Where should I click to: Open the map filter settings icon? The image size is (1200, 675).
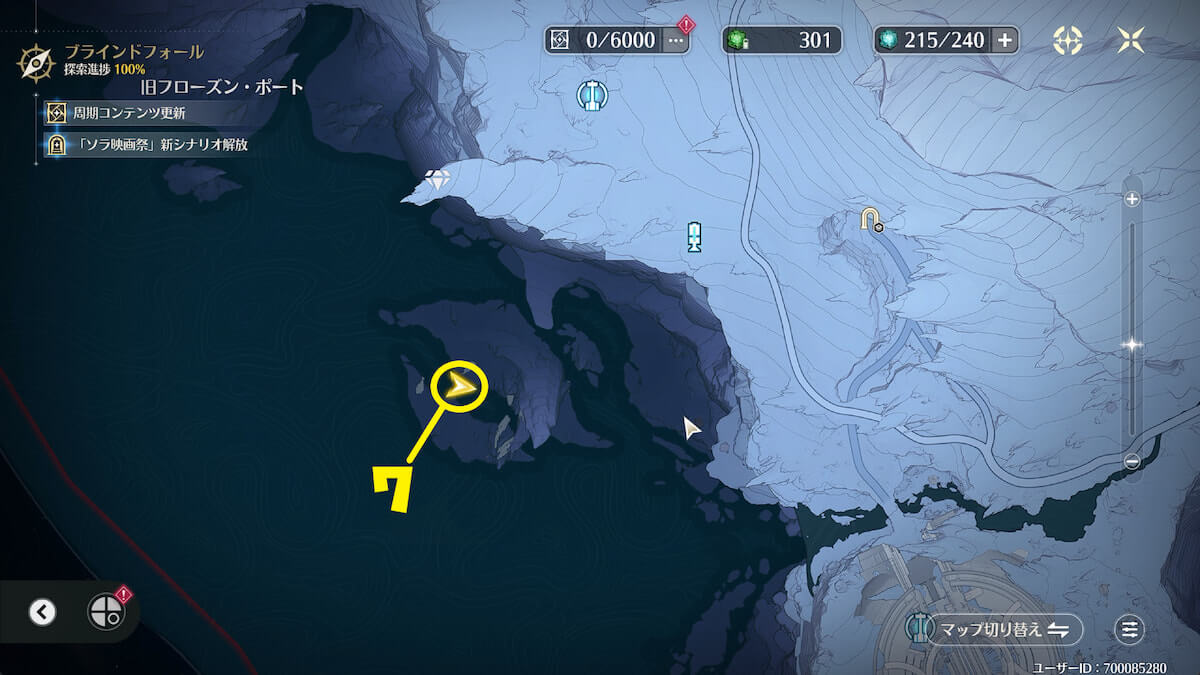(1130, 629)
